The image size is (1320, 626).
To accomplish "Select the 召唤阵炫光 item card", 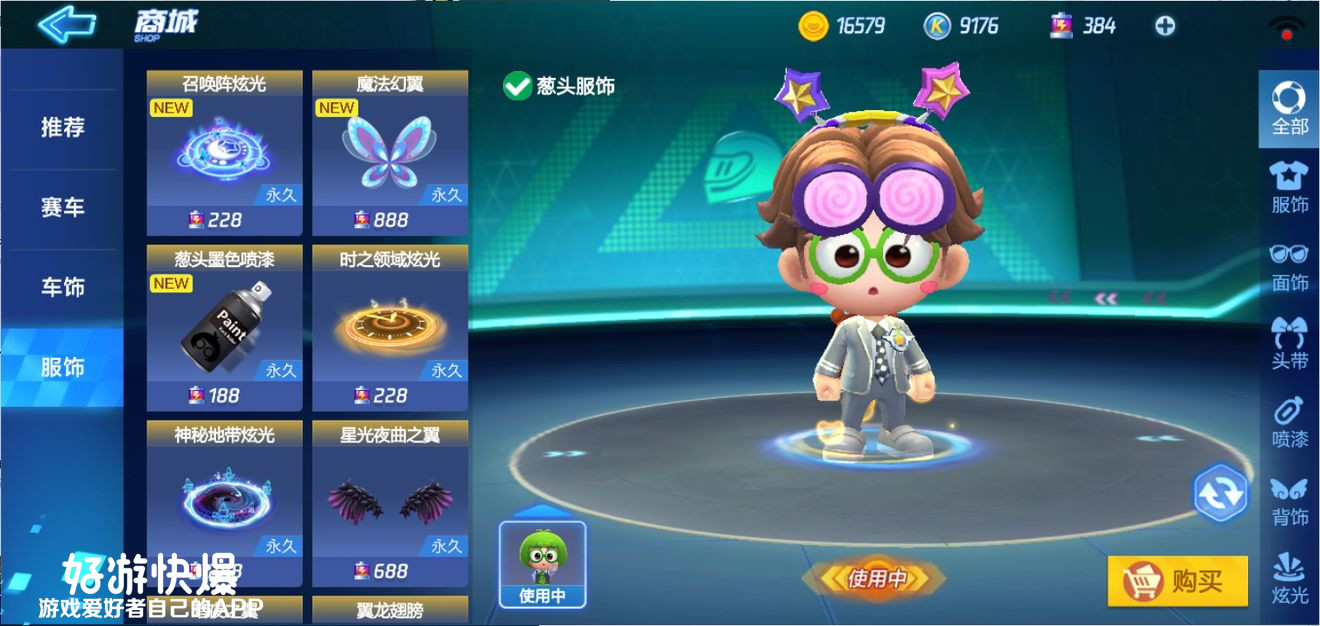I will (224, 152).
